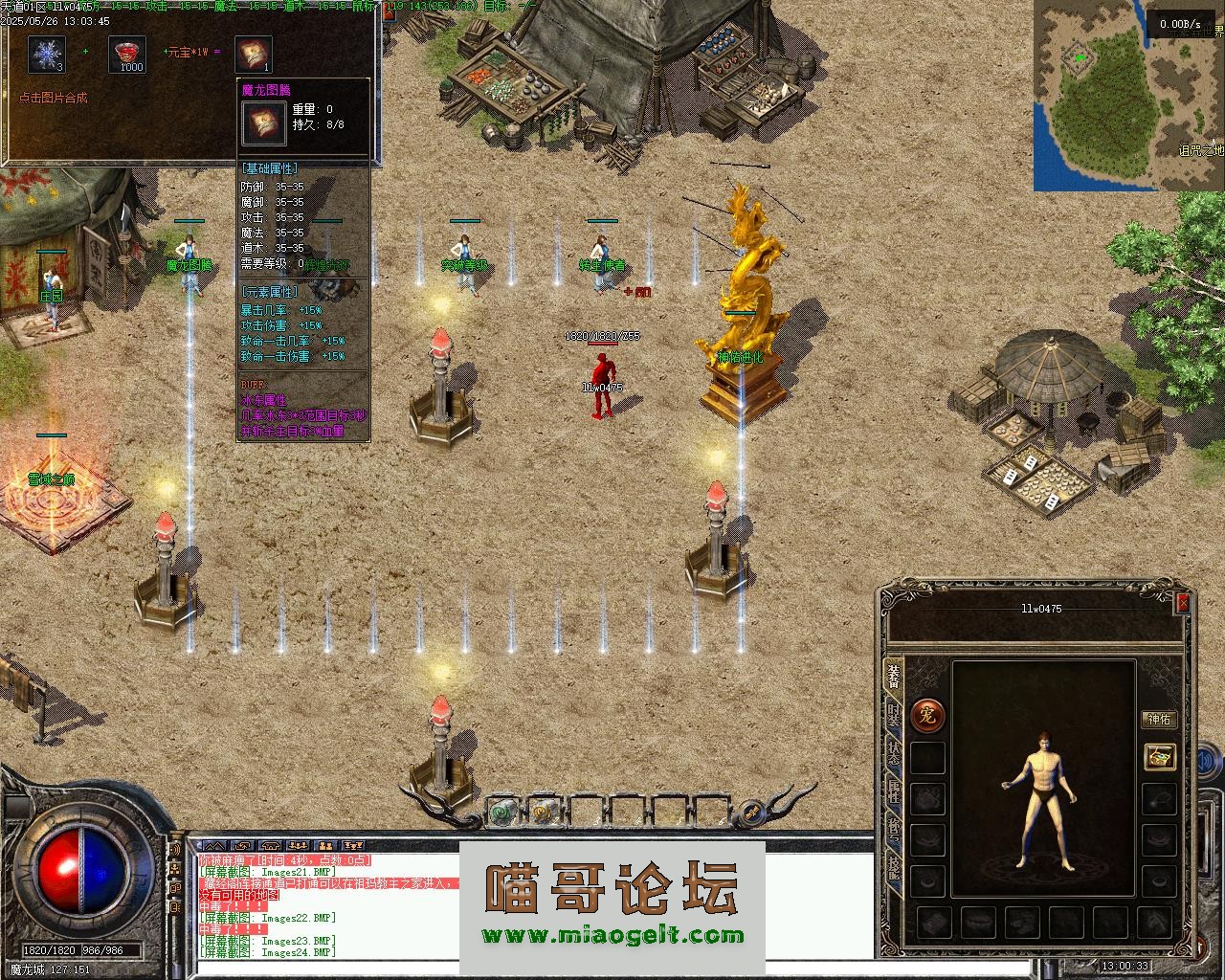Toggle the first chat channel button with mountain icon
The image size is (1225, 980).
tap(212, 846)
